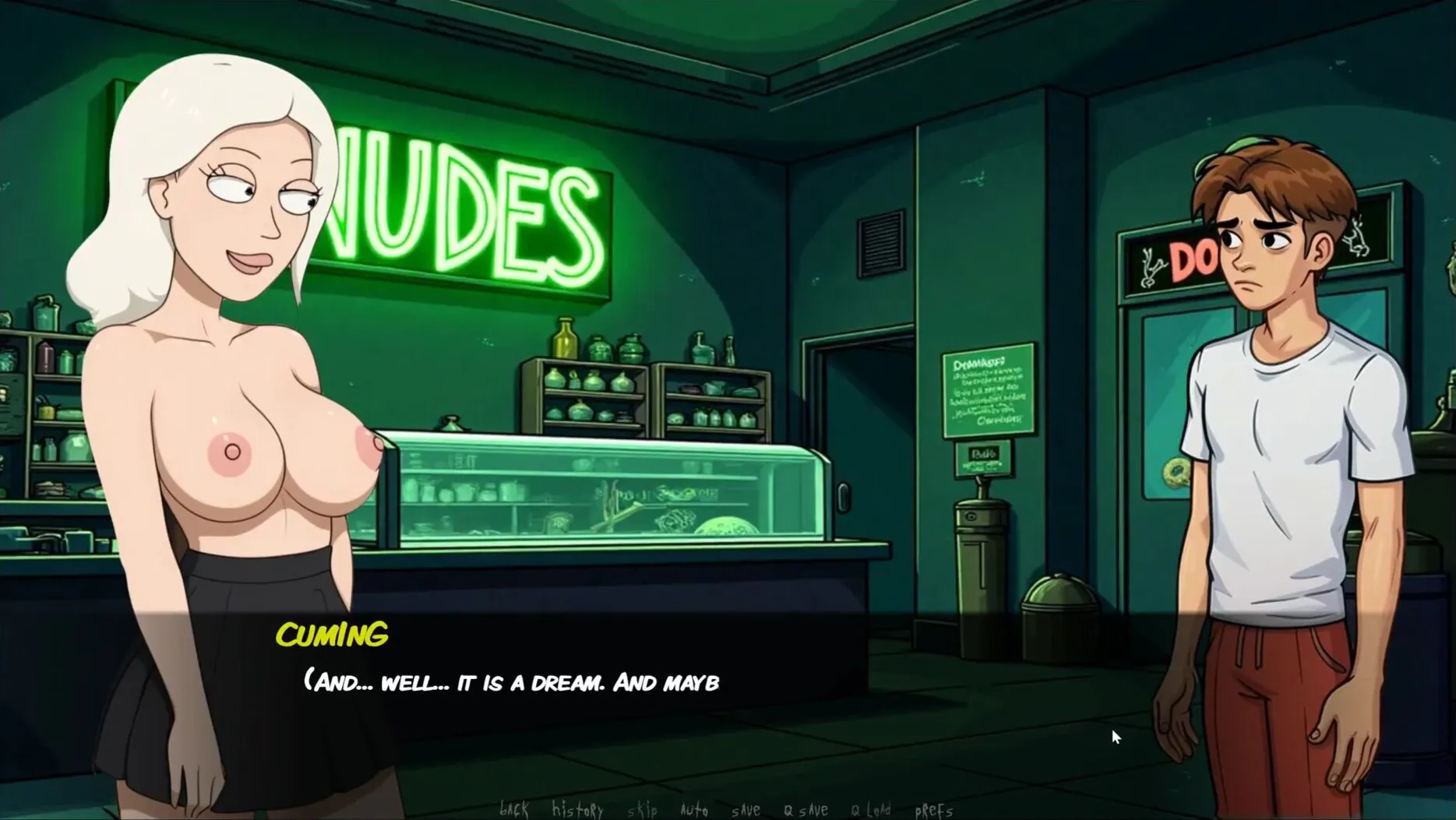Activate the Skip option
1456x820 pixels.
pyautogui.click(x=642, y=810)
